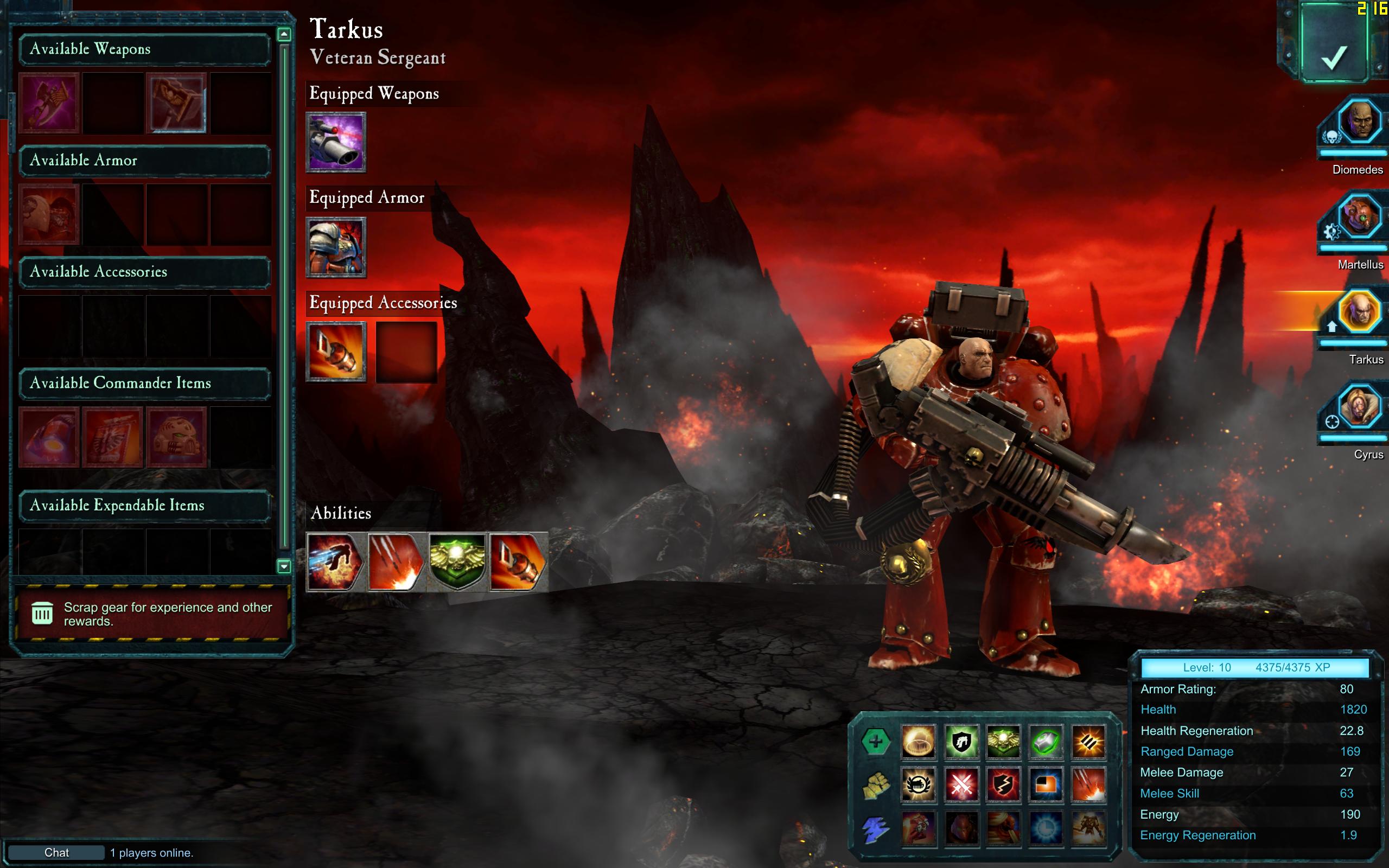Switch to Martellus's portrait
1389x868 pixels.
pyautogui.click(x=1359, y=218)
